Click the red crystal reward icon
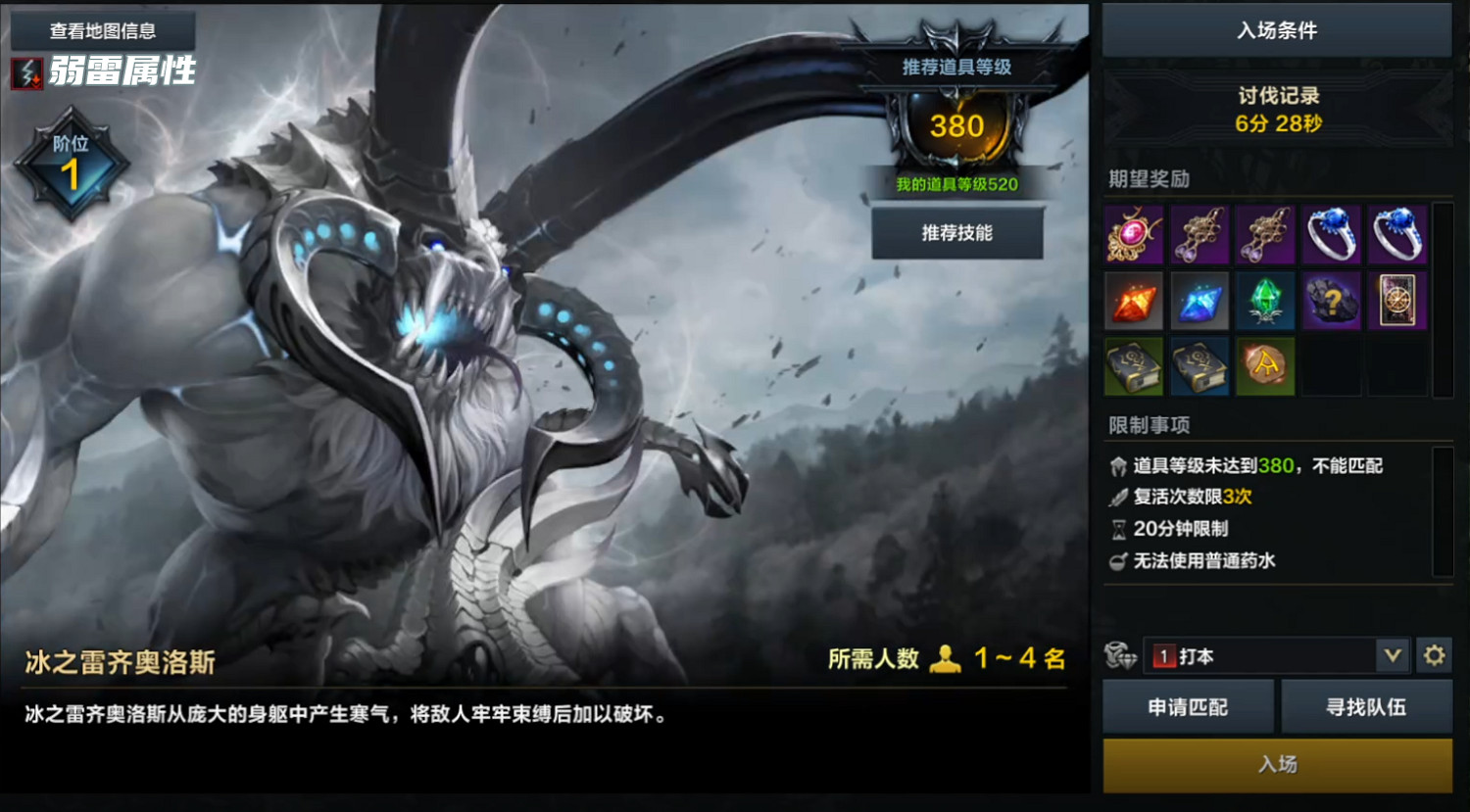1470x812 pixels. 1134,301
